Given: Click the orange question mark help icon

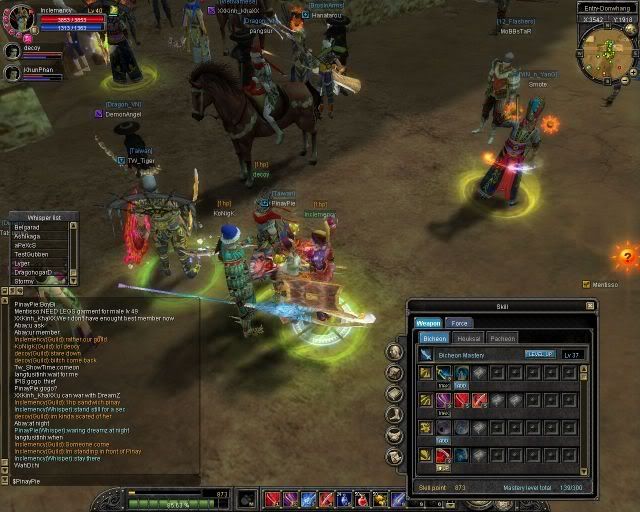Looking at the screenshot, I should [626, 257].
